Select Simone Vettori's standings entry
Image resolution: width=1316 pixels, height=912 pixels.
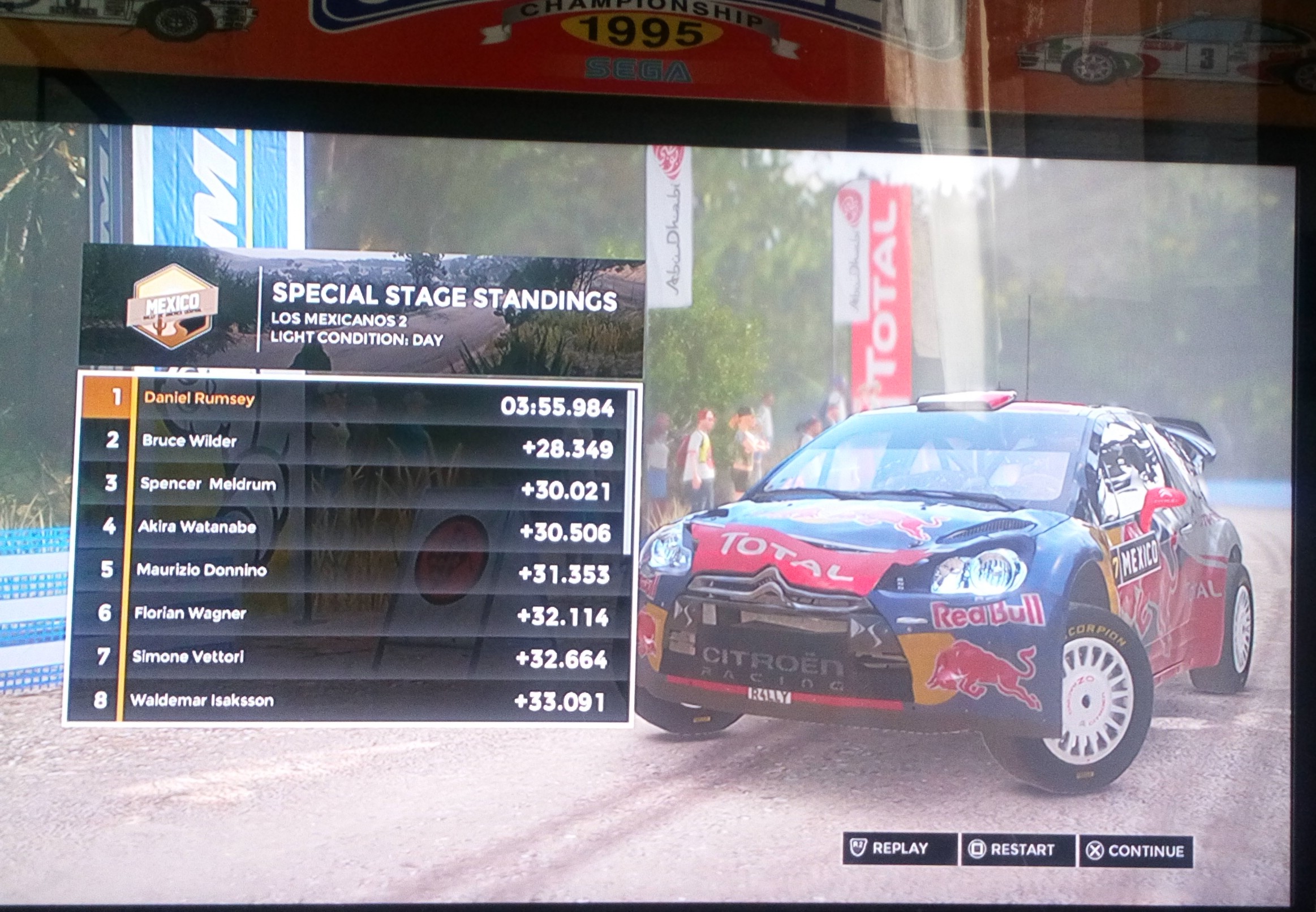354,657
